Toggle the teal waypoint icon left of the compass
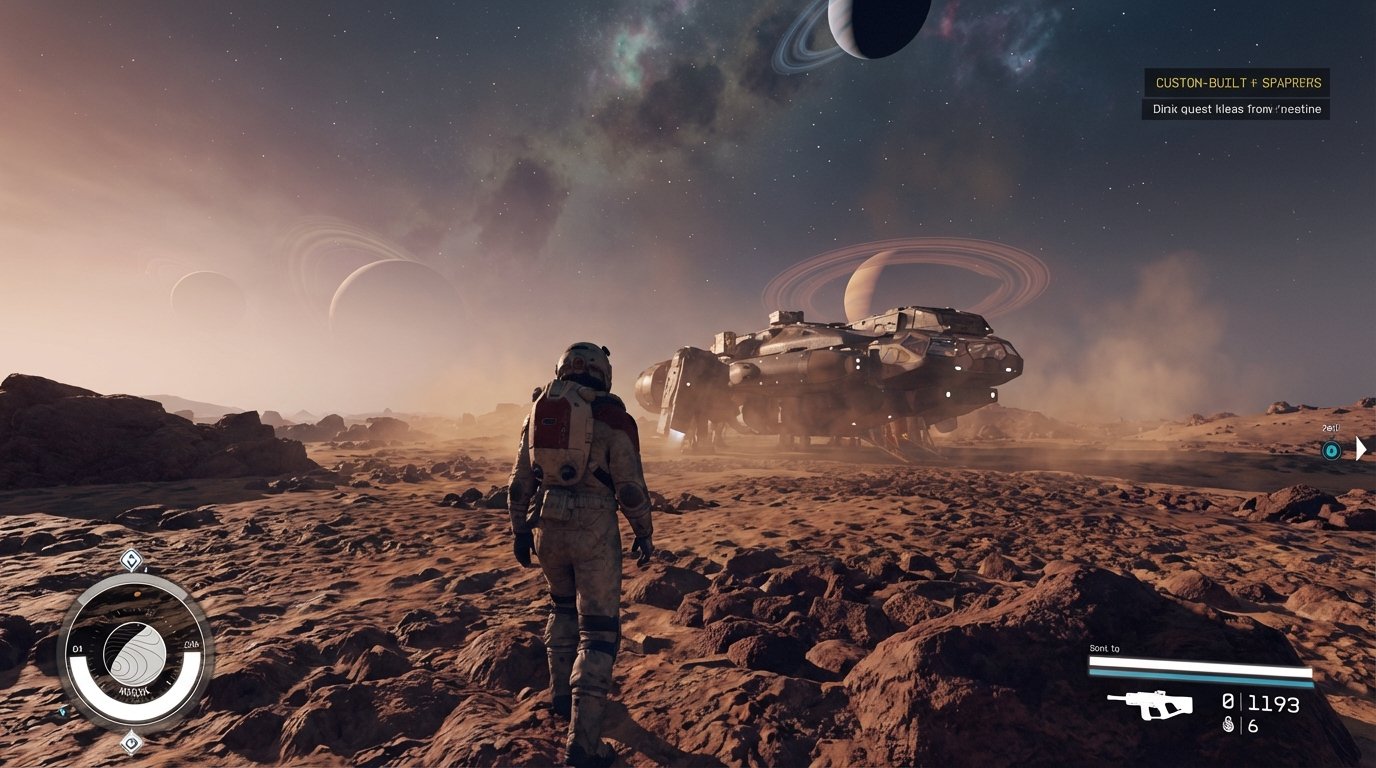This screenshot has height=768, width=1376. pos(62,711)
